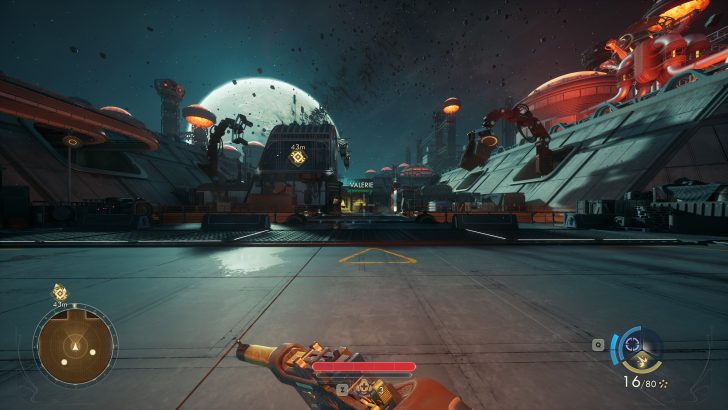Select the quest marker above the minimap
Image resolution: width=728 pixels, height=410 pixels.
(x=60, y=292)
